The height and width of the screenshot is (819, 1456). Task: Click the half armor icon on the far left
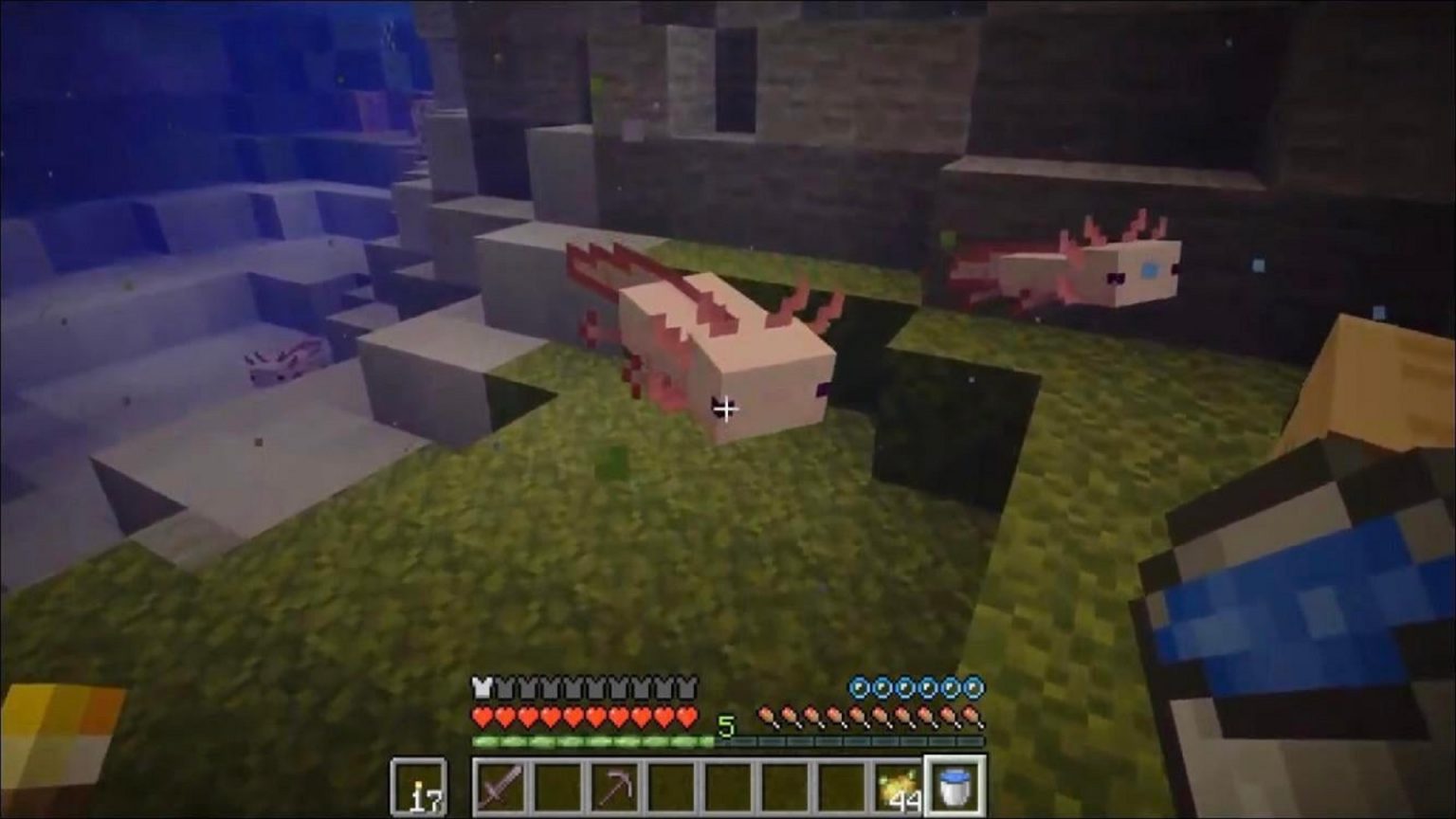coord(480,687)
